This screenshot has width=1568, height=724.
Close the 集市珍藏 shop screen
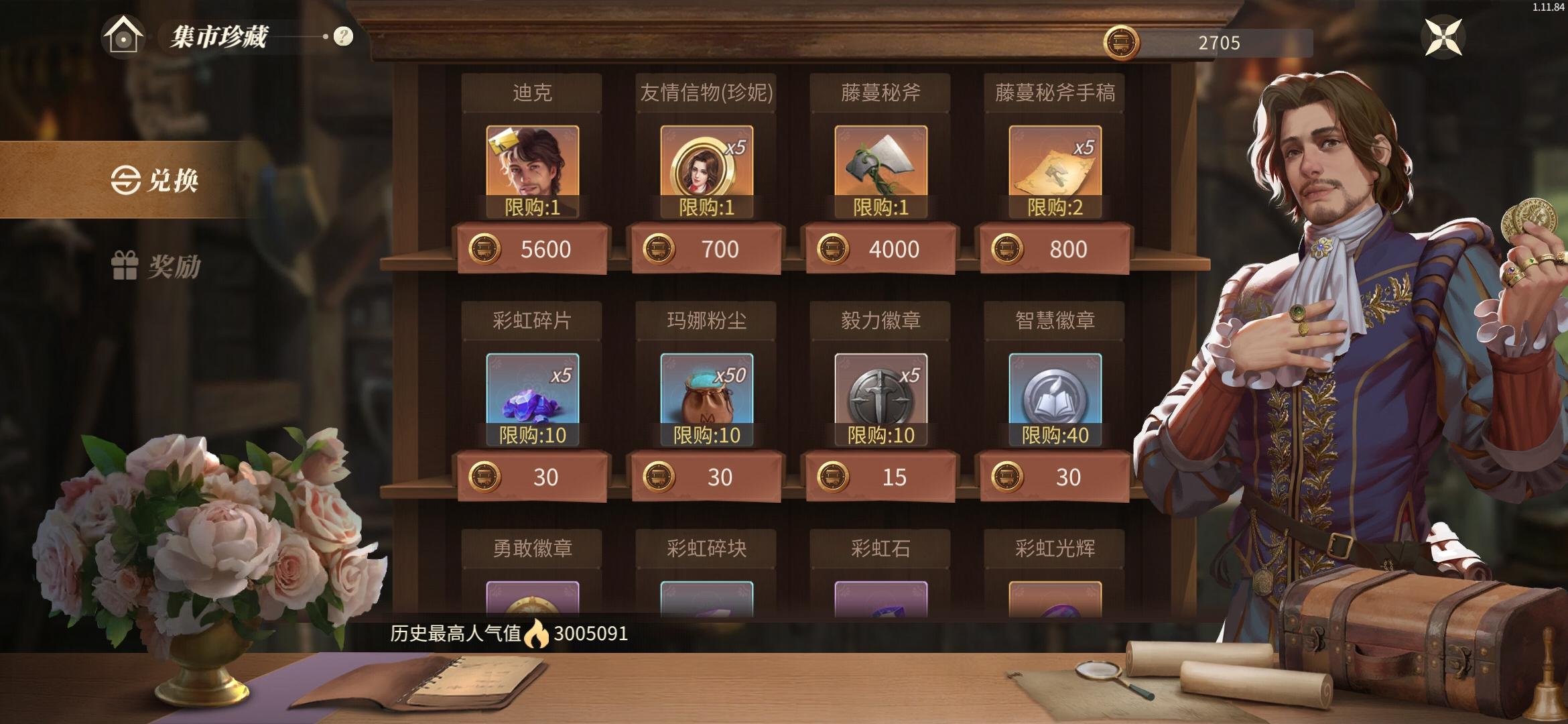click(x=1442, y=37)
